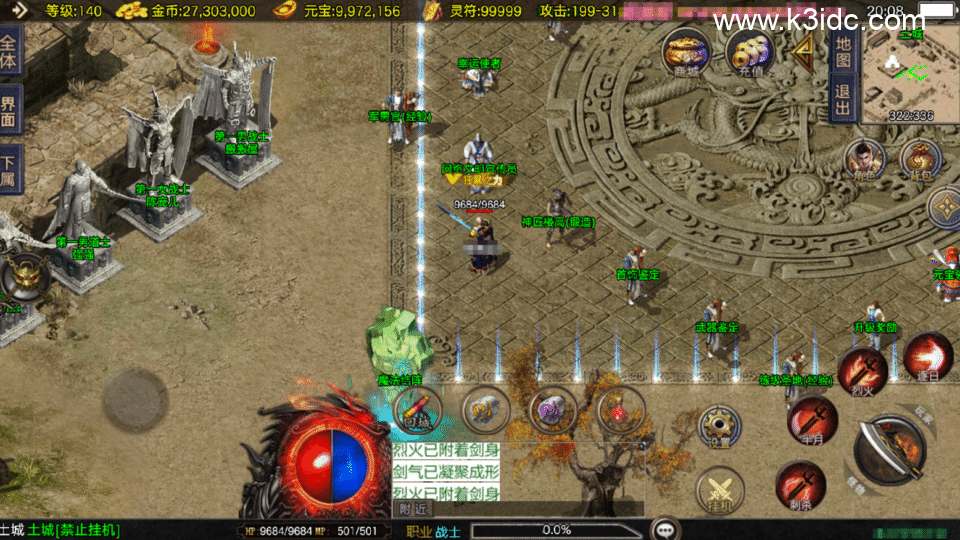
Task: Click the minimap of 土城
Action: [910, 74]
